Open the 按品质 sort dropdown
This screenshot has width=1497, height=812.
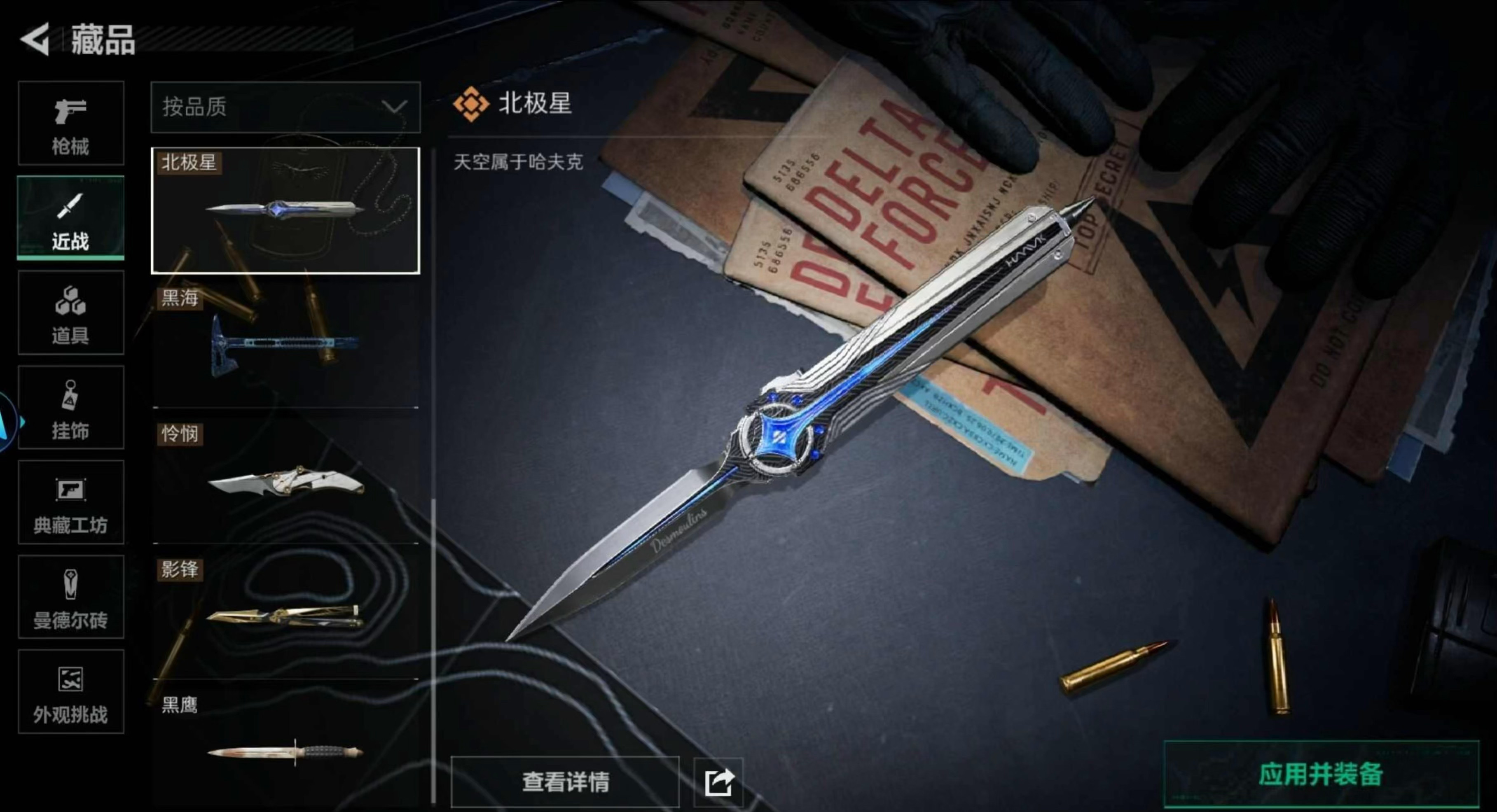tap(285, 109)
